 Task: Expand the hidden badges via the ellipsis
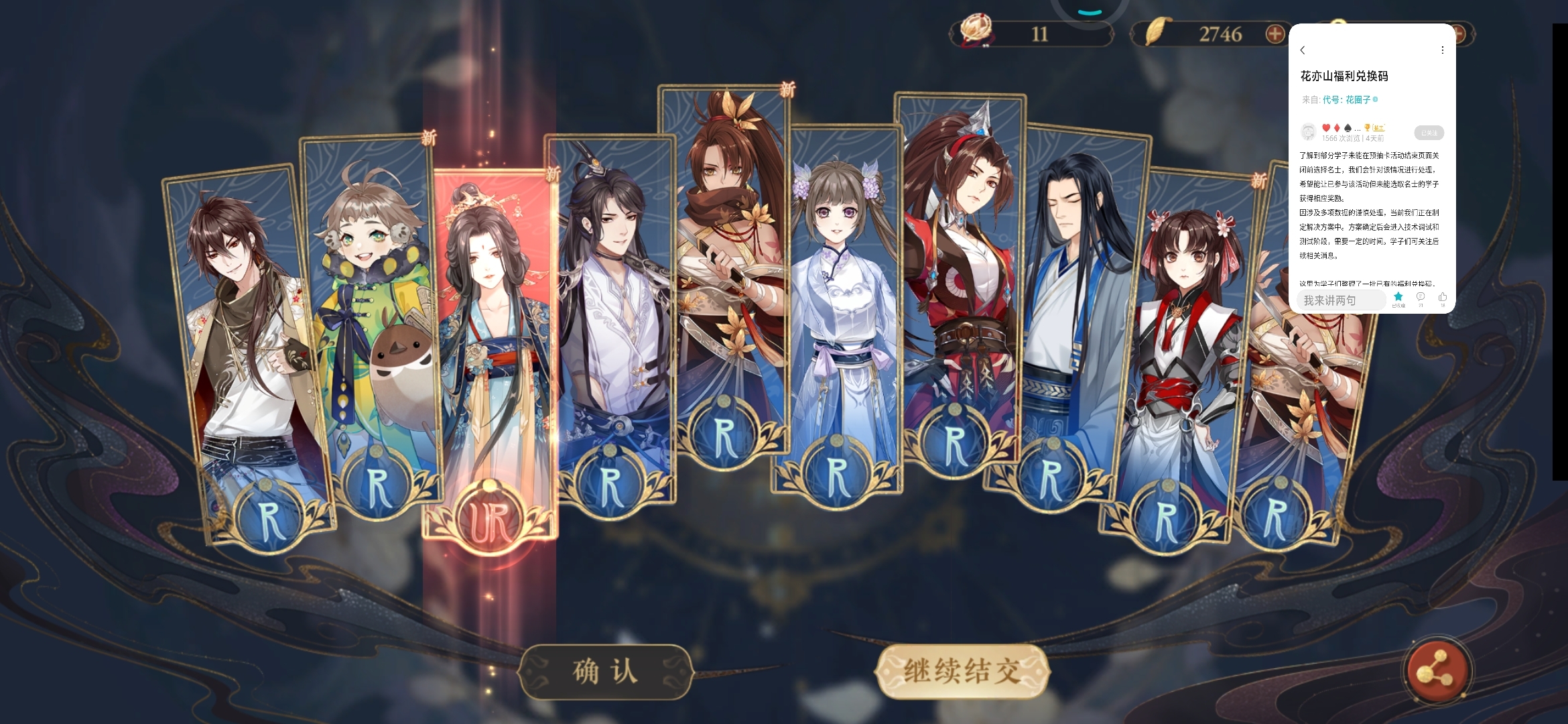(1358, 129)
